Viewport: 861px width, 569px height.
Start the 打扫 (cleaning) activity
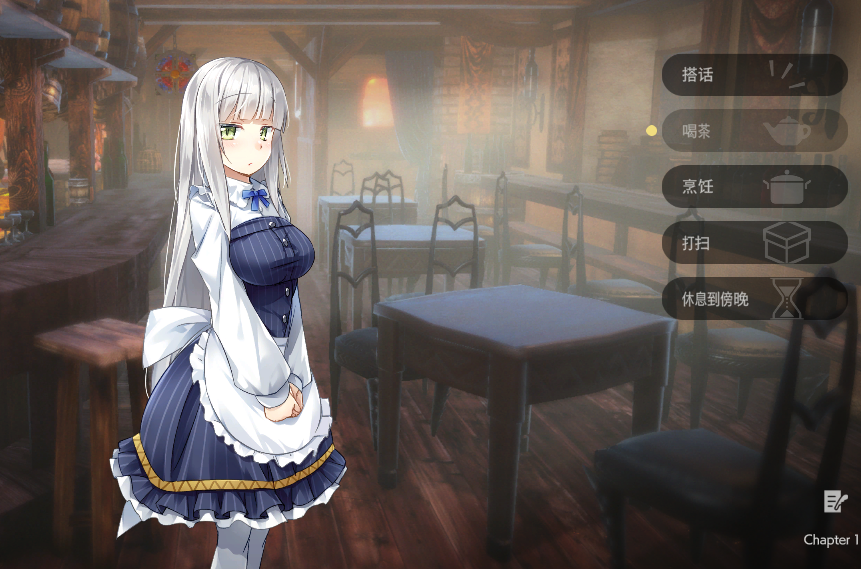point(754,243)
